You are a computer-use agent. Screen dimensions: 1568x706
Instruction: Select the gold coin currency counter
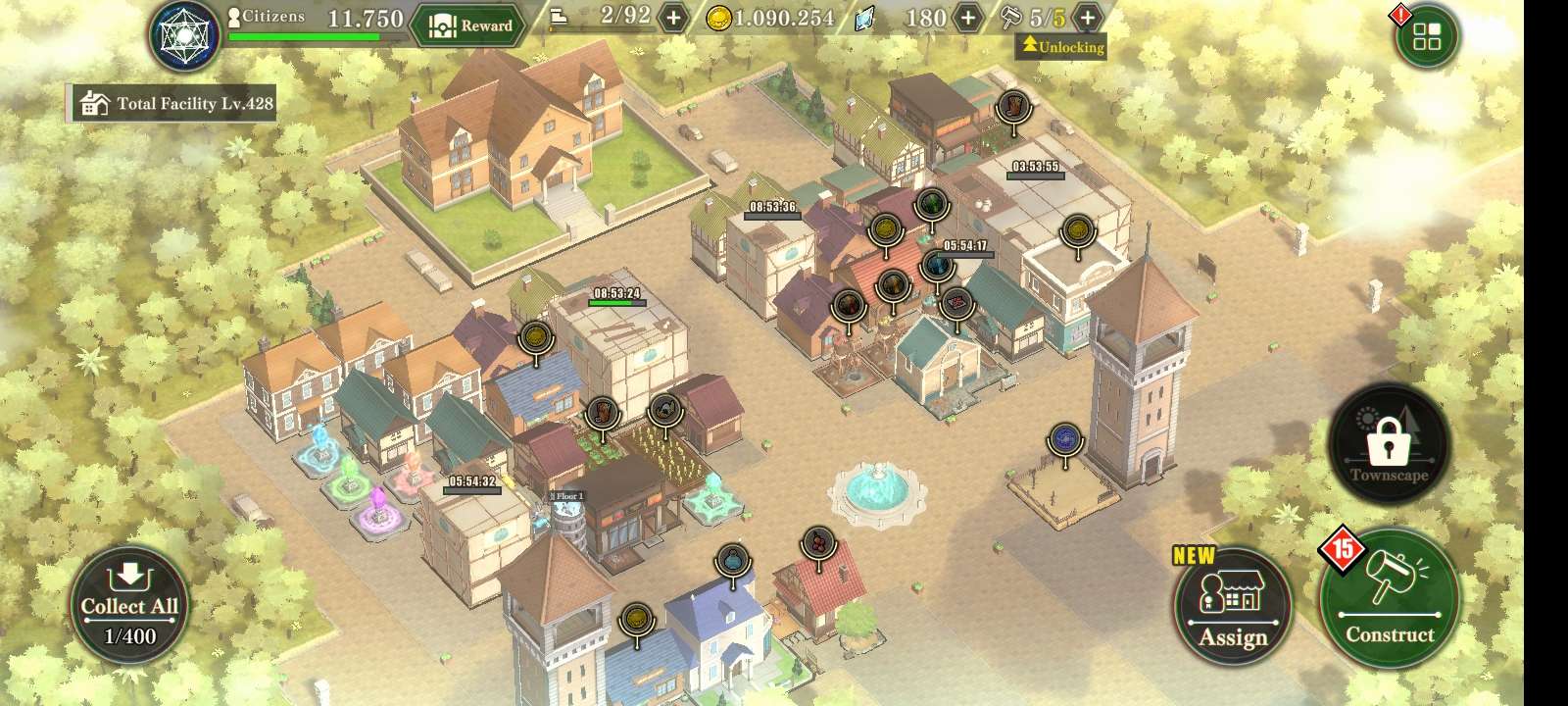tap(771, 18)
